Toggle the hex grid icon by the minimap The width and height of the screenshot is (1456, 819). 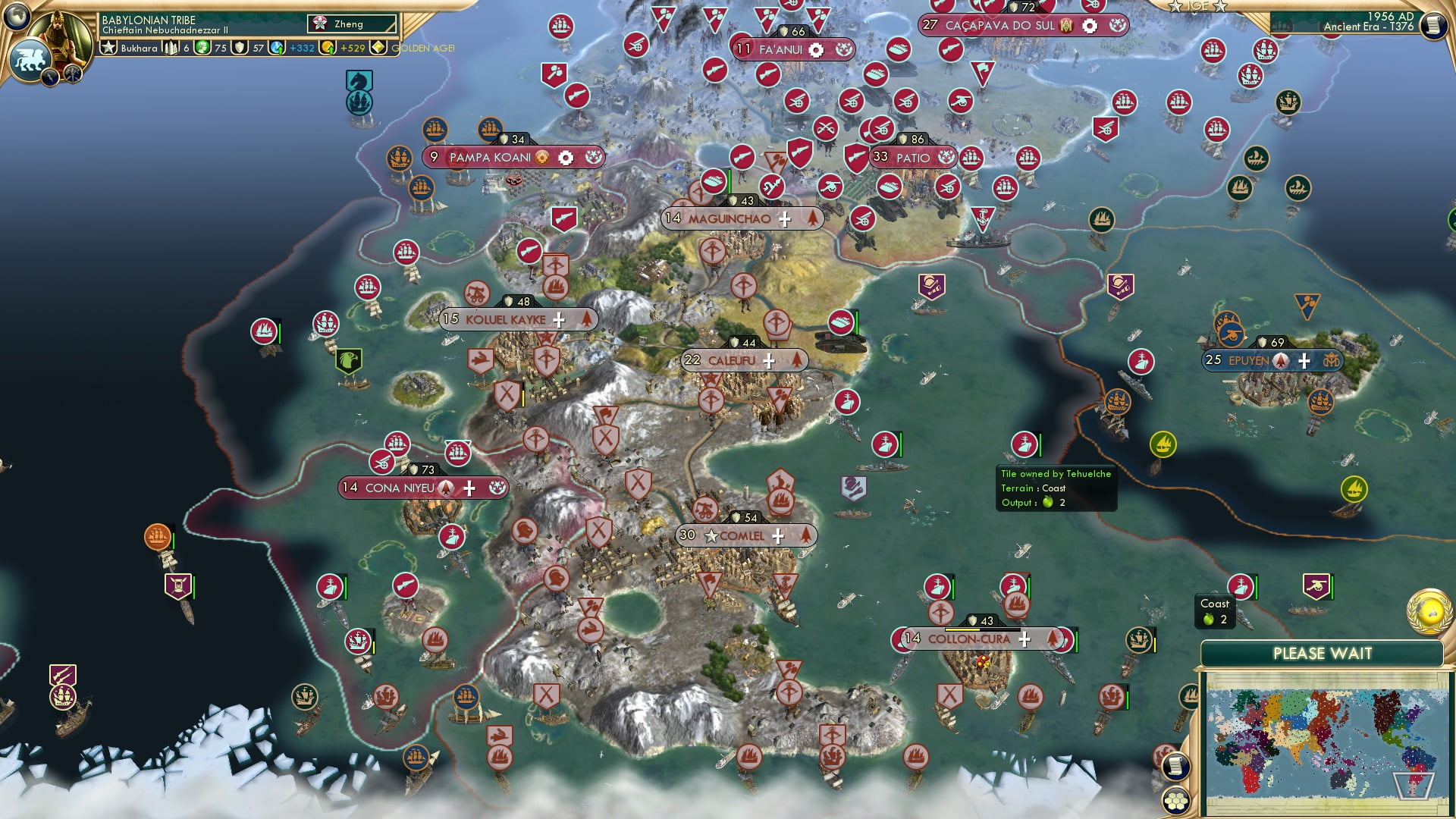pyautogui.click(x=1175, y=800)
